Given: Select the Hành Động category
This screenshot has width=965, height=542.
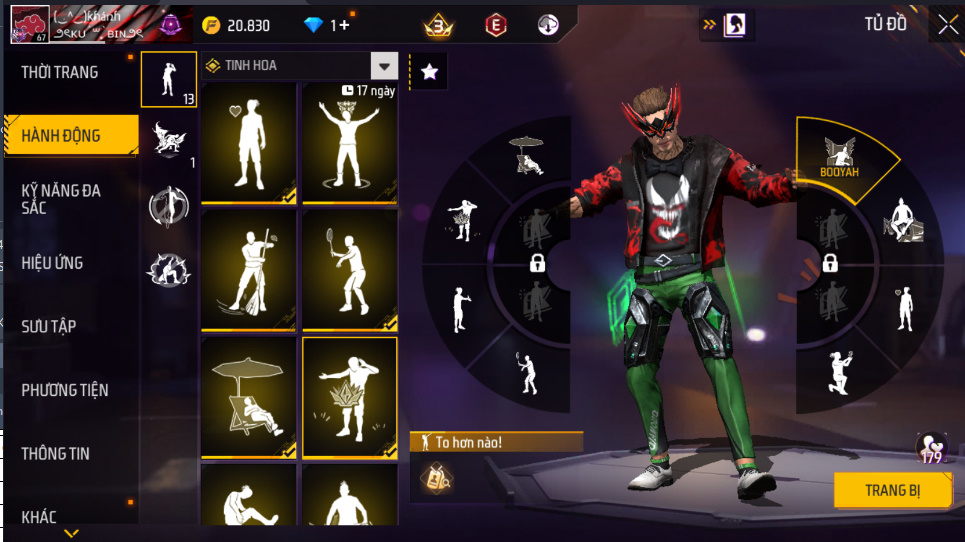Looking at the screenshot, I should [x=62, y=135].
